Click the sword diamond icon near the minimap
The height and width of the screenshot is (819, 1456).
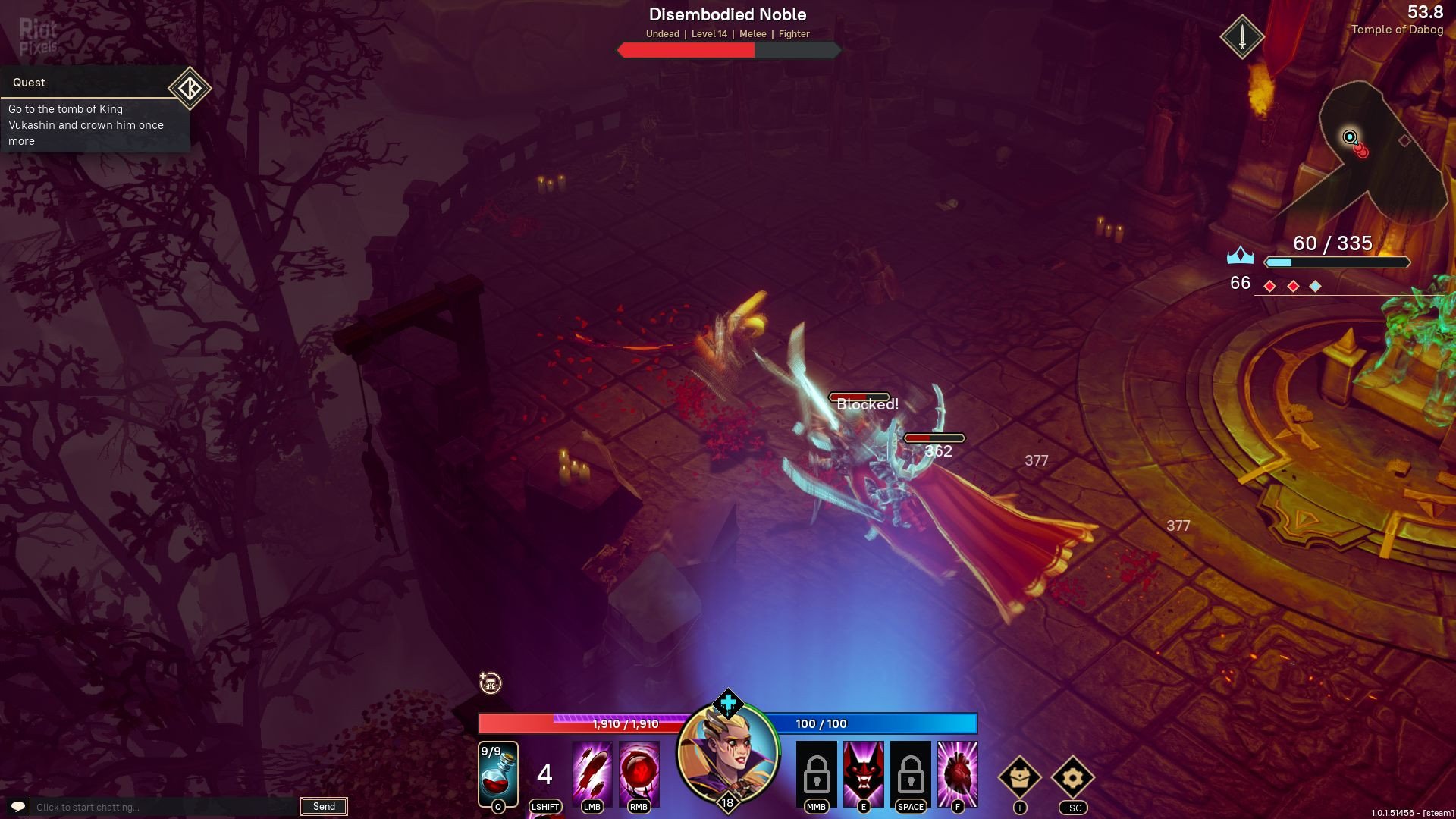[1242, 36]
